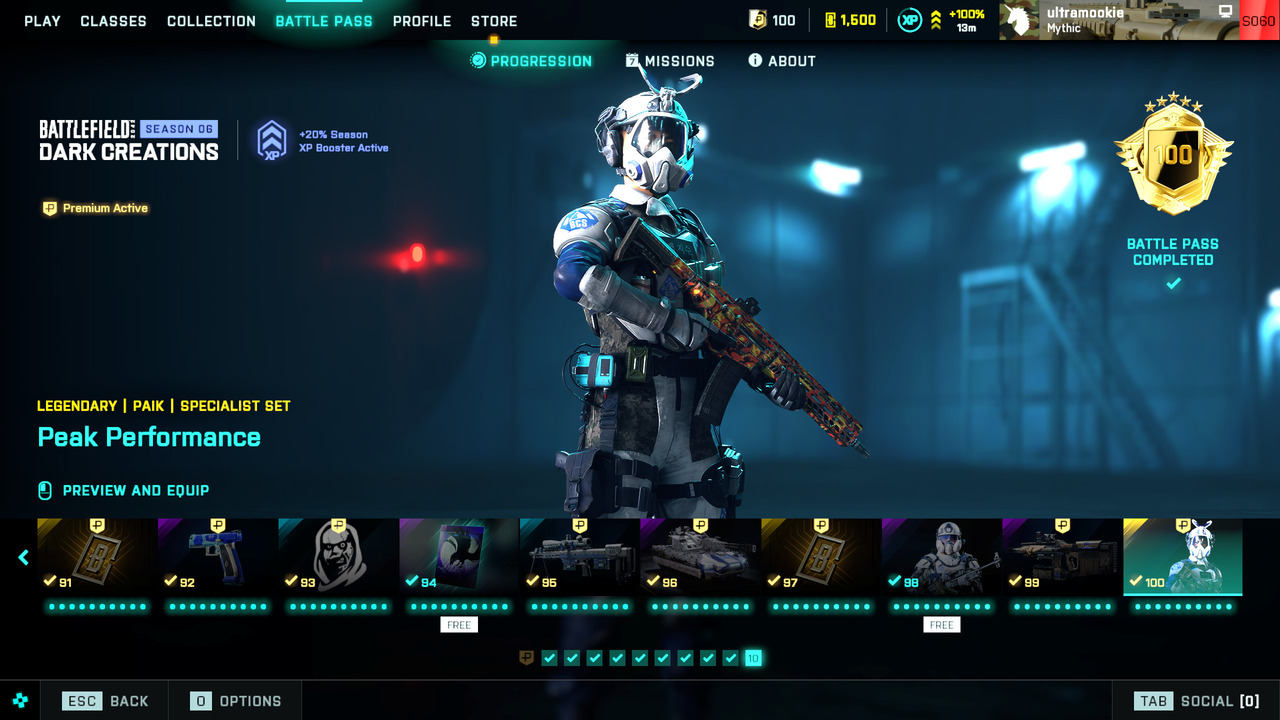Click the left chevron to scroll reward tiers
Screen dimensions: 1280x720
click(x=22, y=557)
